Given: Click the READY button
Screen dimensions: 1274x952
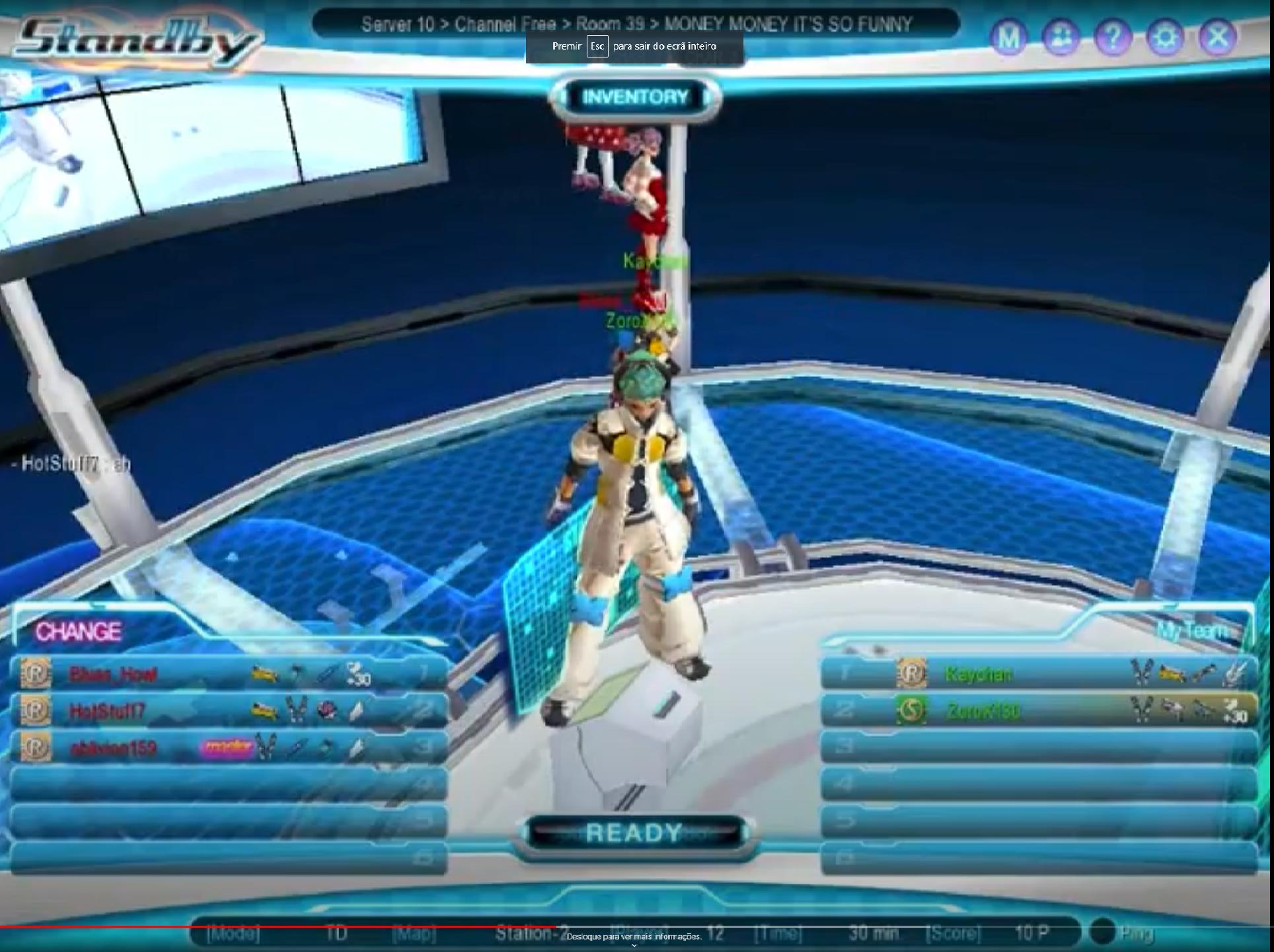Looking at the screenshot, I should tap(634, 833).
